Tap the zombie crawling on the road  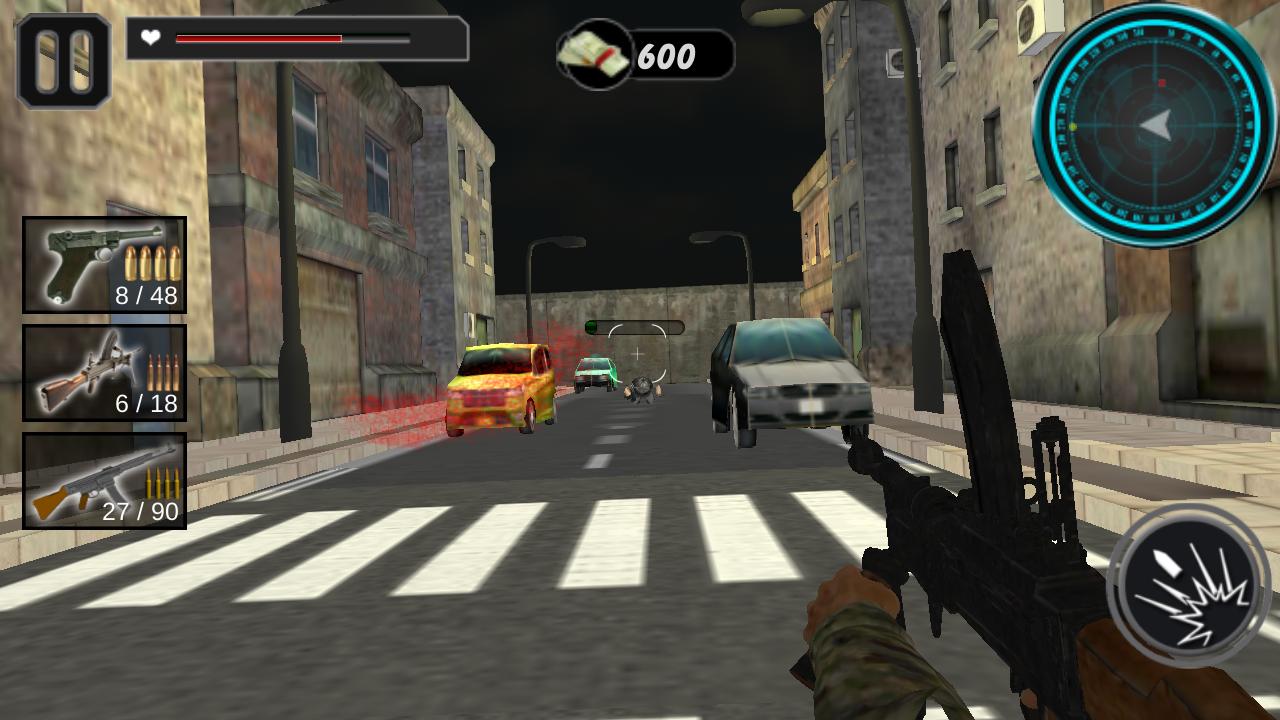pyautogui.click(x=645, y=390)
